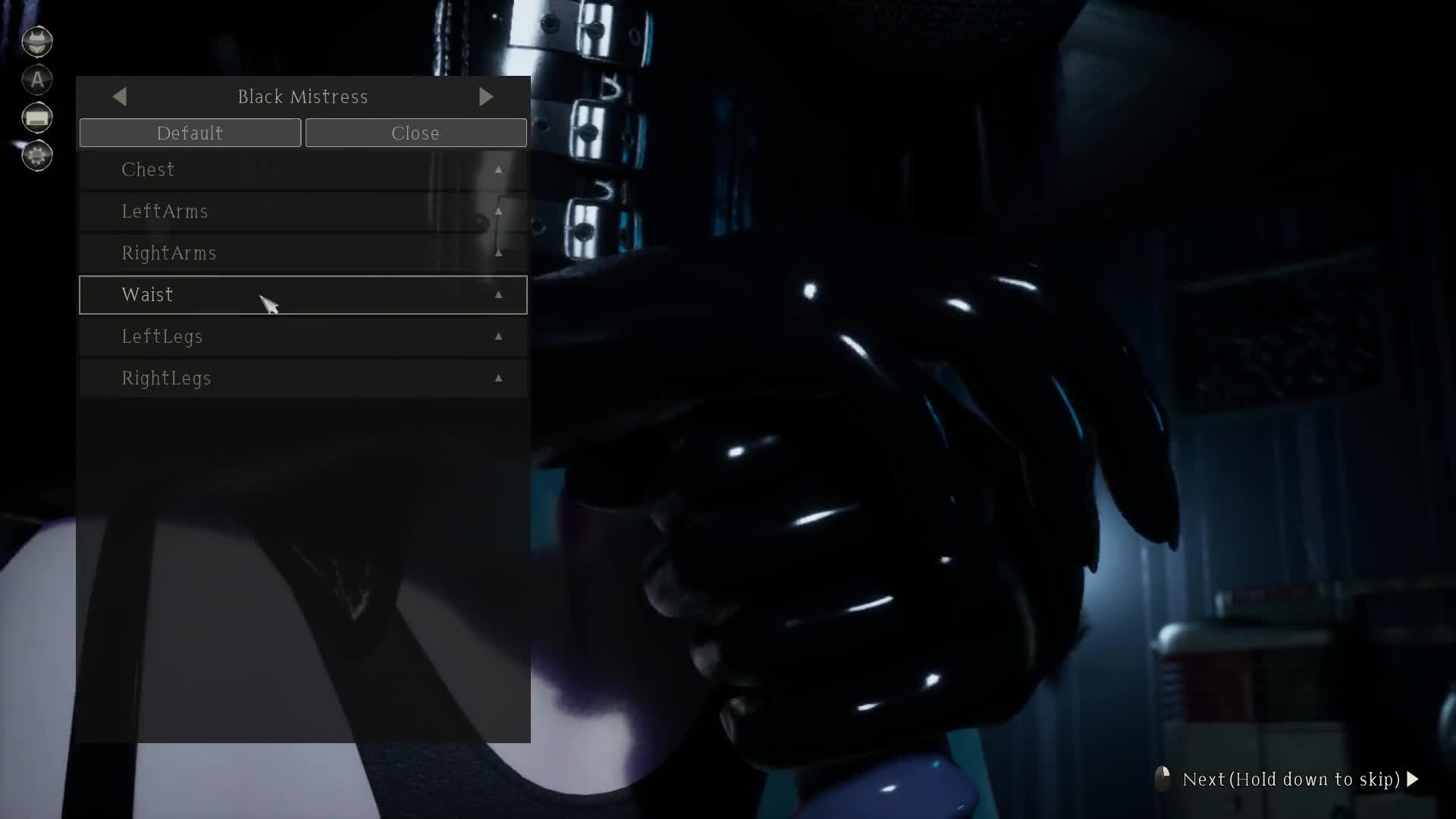The width and height of the screenshot is (1456, 819).
Task: Expand the Waist category
Action: [303, 295]
